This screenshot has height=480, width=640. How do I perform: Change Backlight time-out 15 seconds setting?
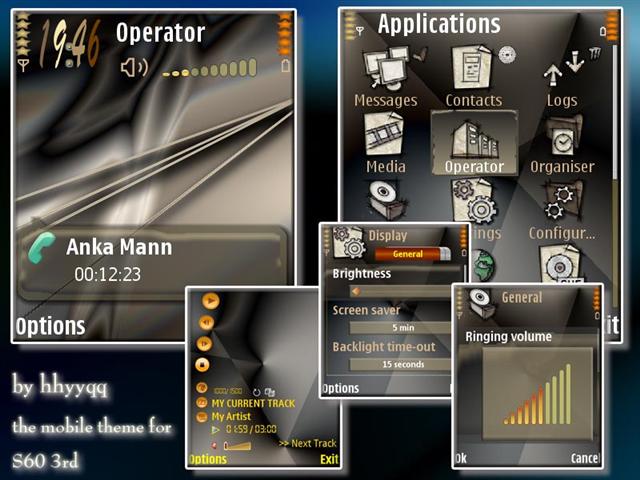point(403,365)
